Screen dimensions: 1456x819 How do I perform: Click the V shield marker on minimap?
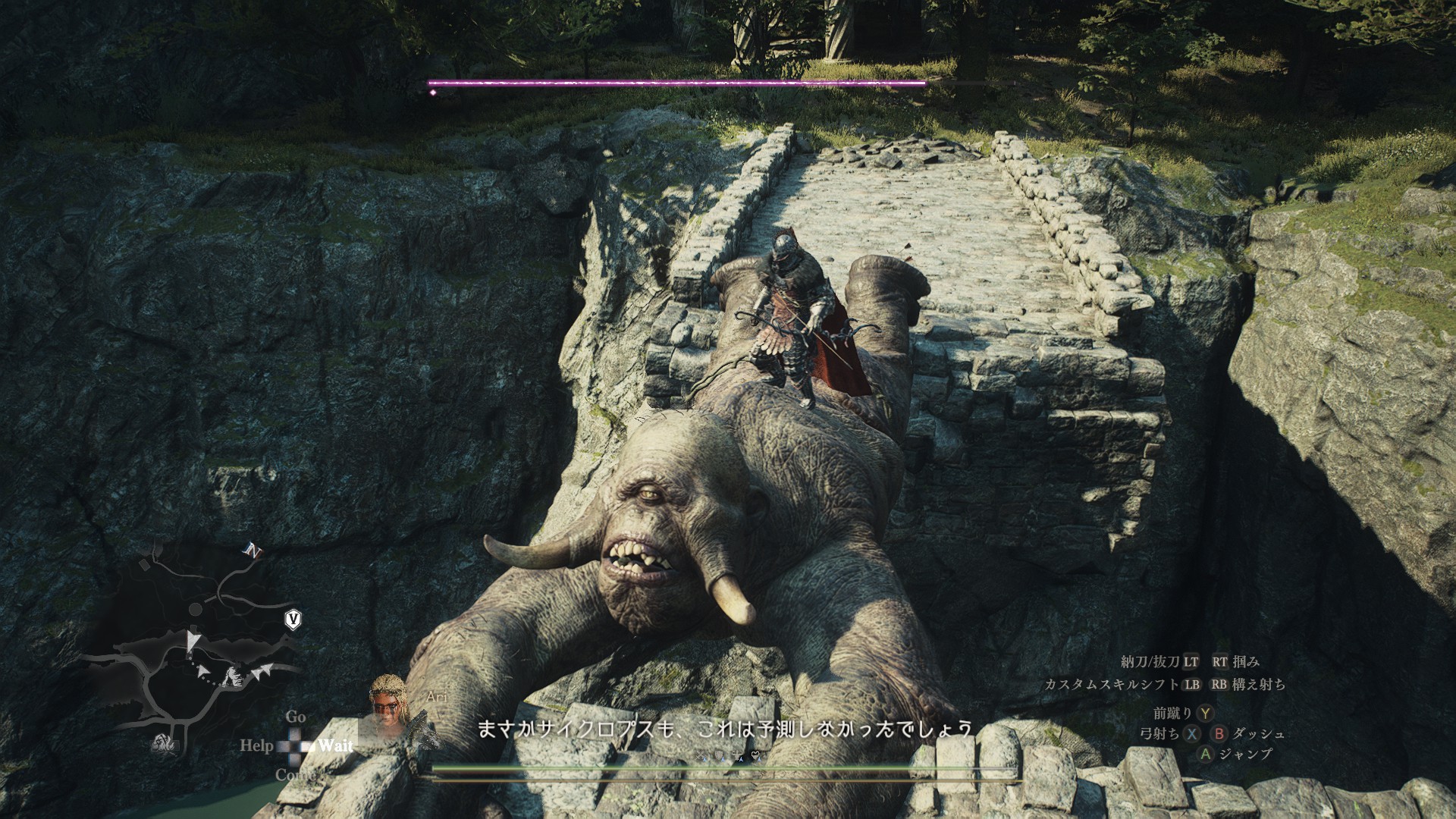click(x=293, y=620)
